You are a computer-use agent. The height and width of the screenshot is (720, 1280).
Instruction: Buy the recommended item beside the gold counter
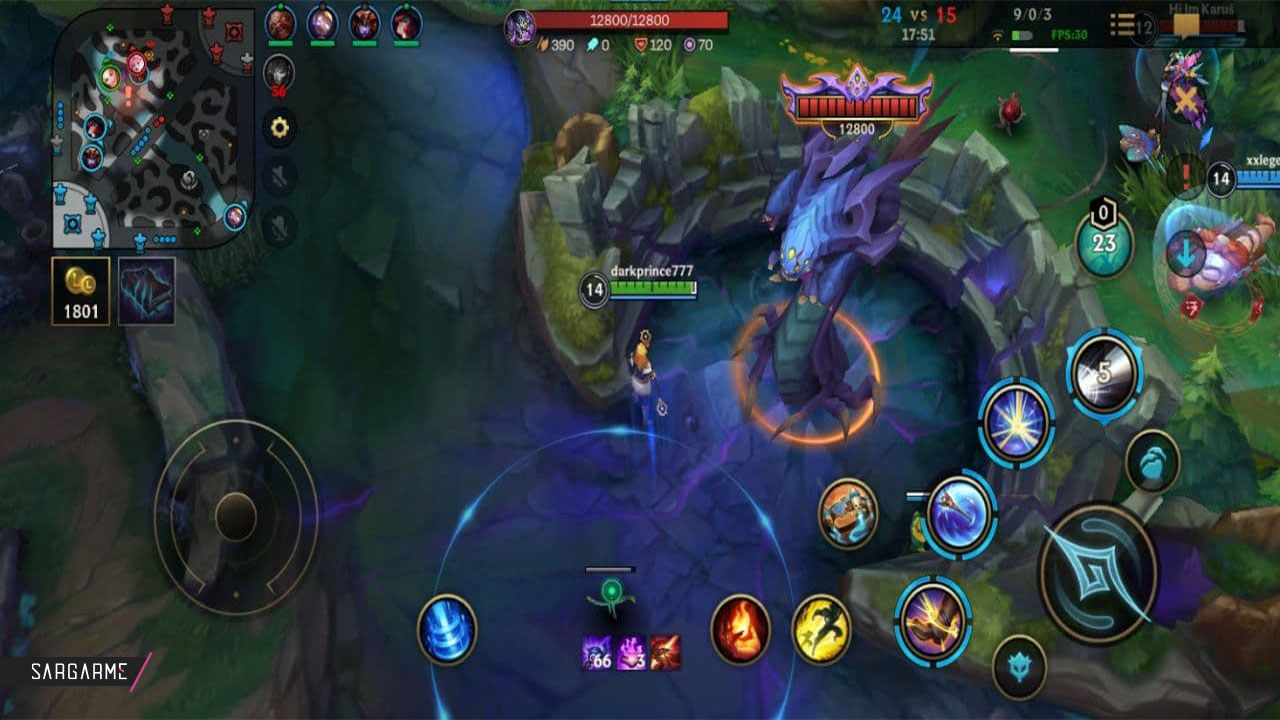pos(146,291)
